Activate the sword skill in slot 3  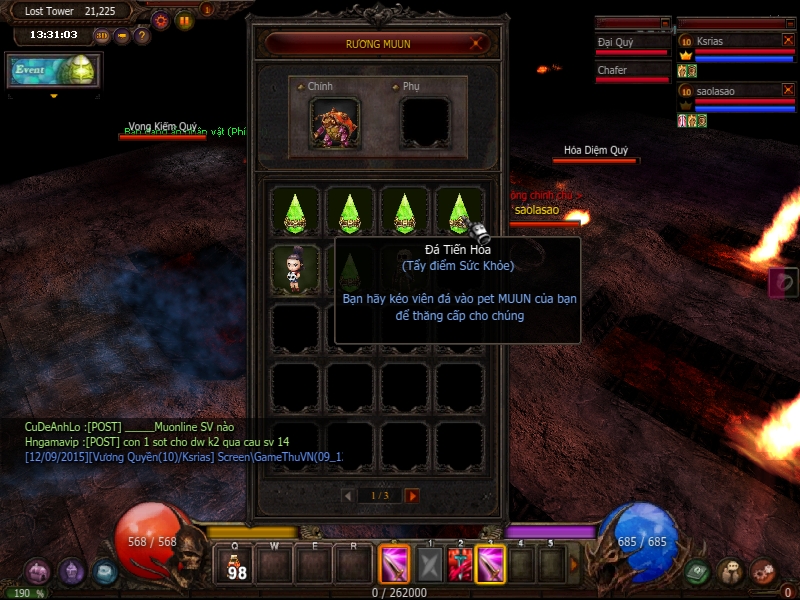click(x=491, y=565)
